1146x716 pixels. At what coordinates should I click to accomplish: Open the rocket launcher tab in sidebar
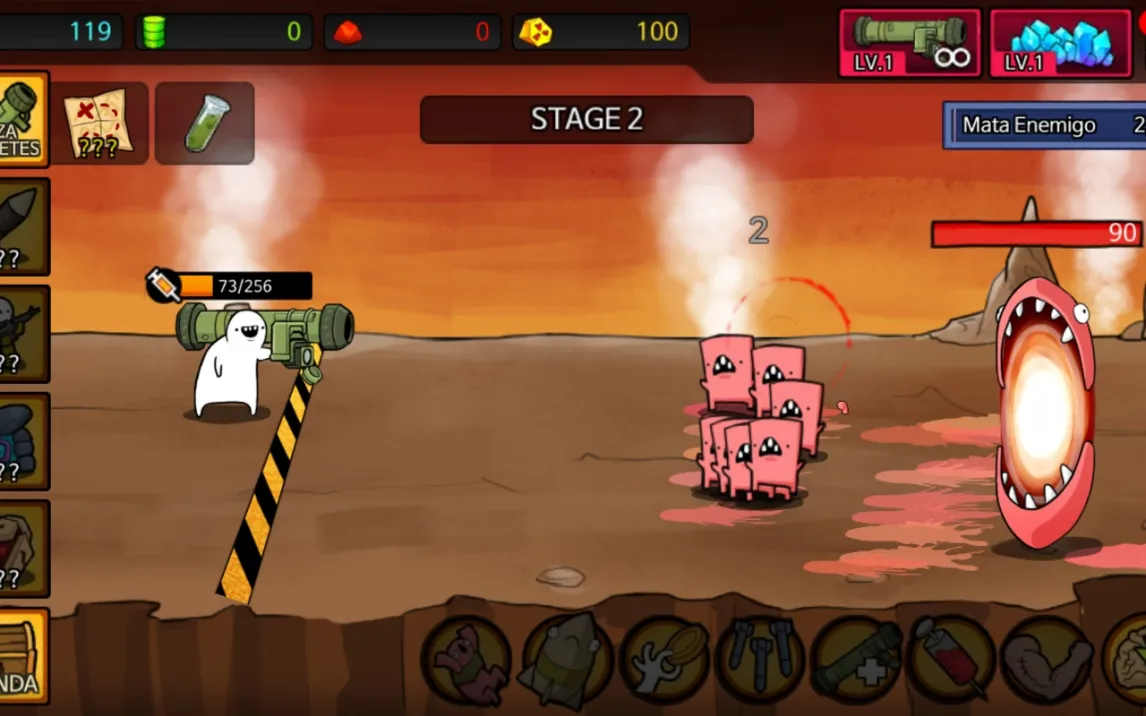[x=22, y=120]
